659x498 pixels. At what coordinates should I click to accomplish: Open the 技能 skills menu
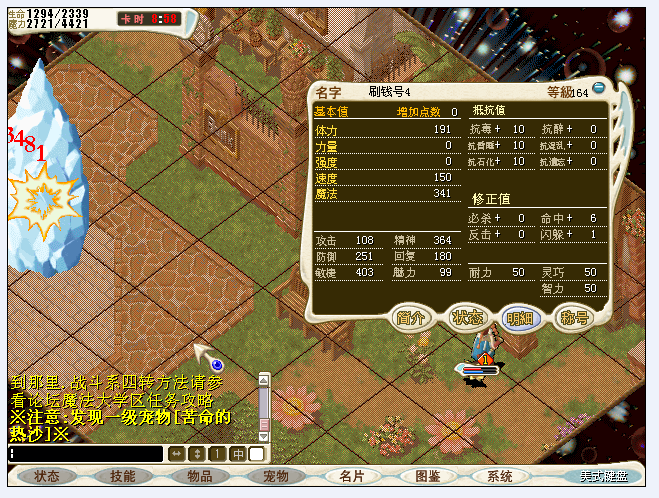[123, 476]
